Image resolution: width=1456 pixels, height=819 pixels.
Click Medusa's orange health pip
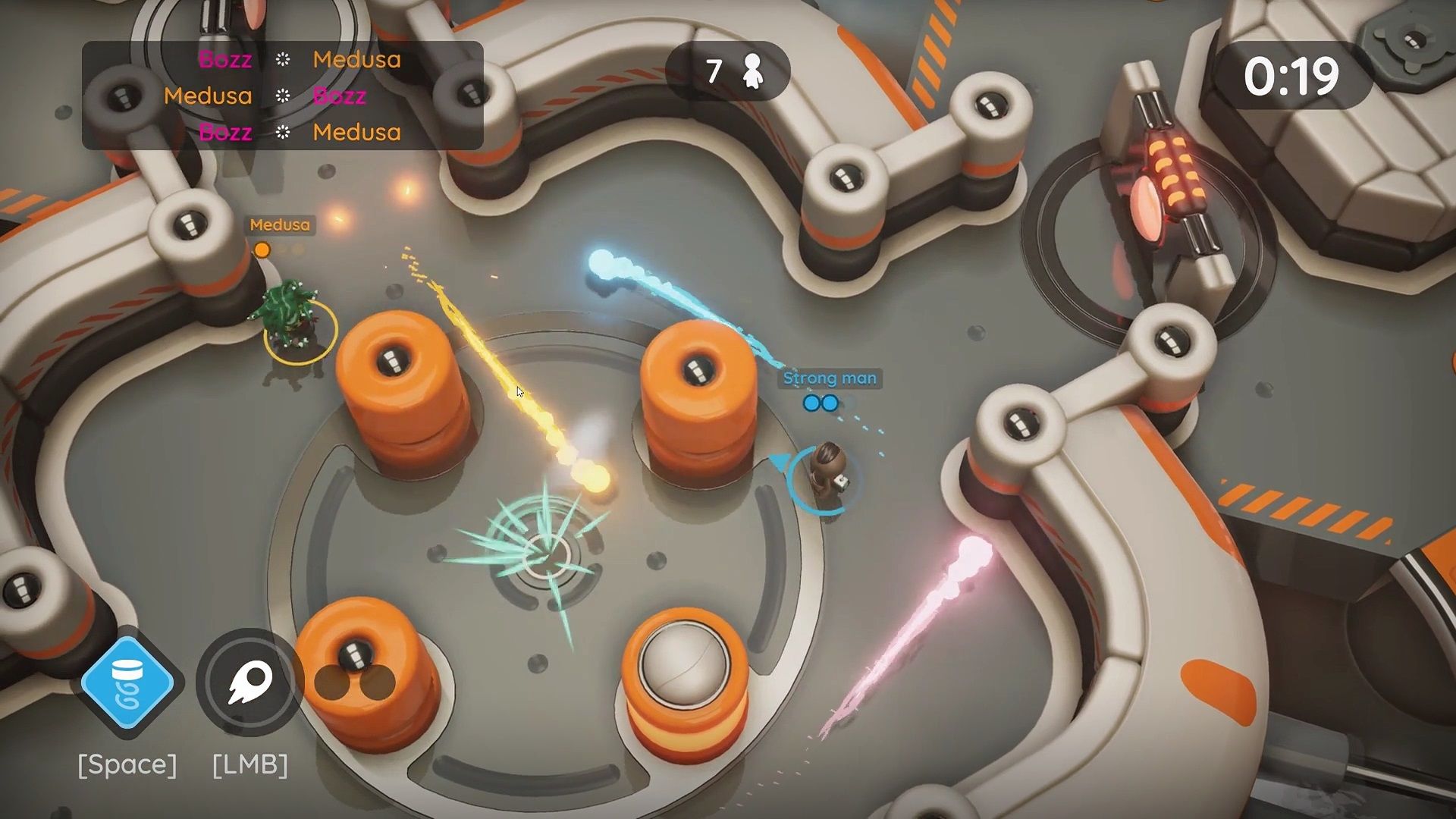262,250
